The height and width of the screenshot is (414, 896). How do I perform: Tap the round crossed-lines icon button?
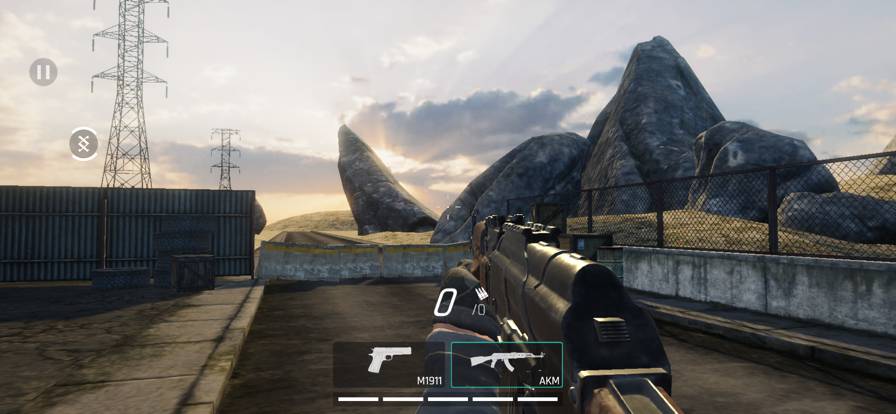tap(84, 144)
